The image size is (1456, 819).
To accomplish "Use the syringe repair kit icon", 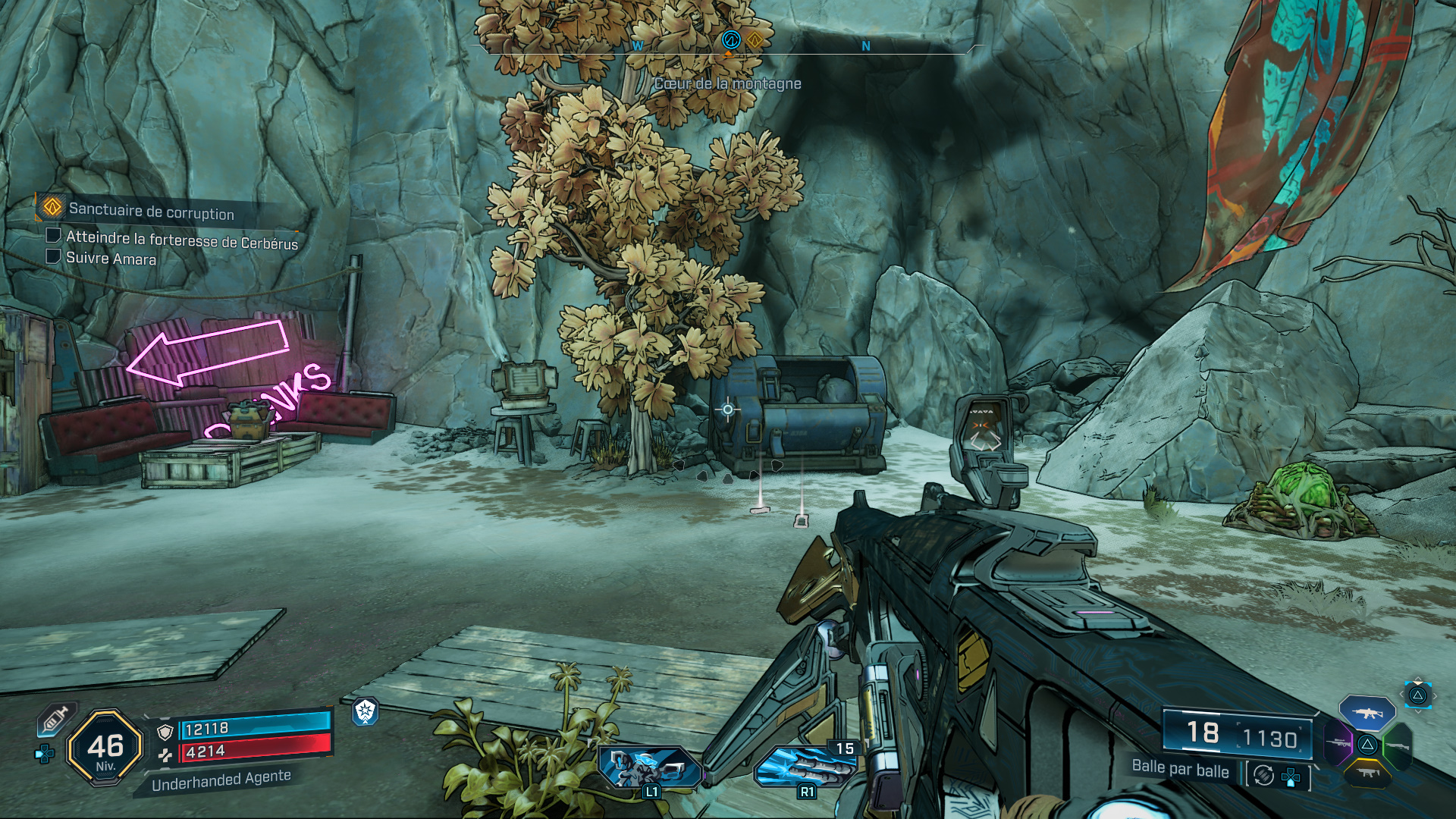I will click(55, 719).
